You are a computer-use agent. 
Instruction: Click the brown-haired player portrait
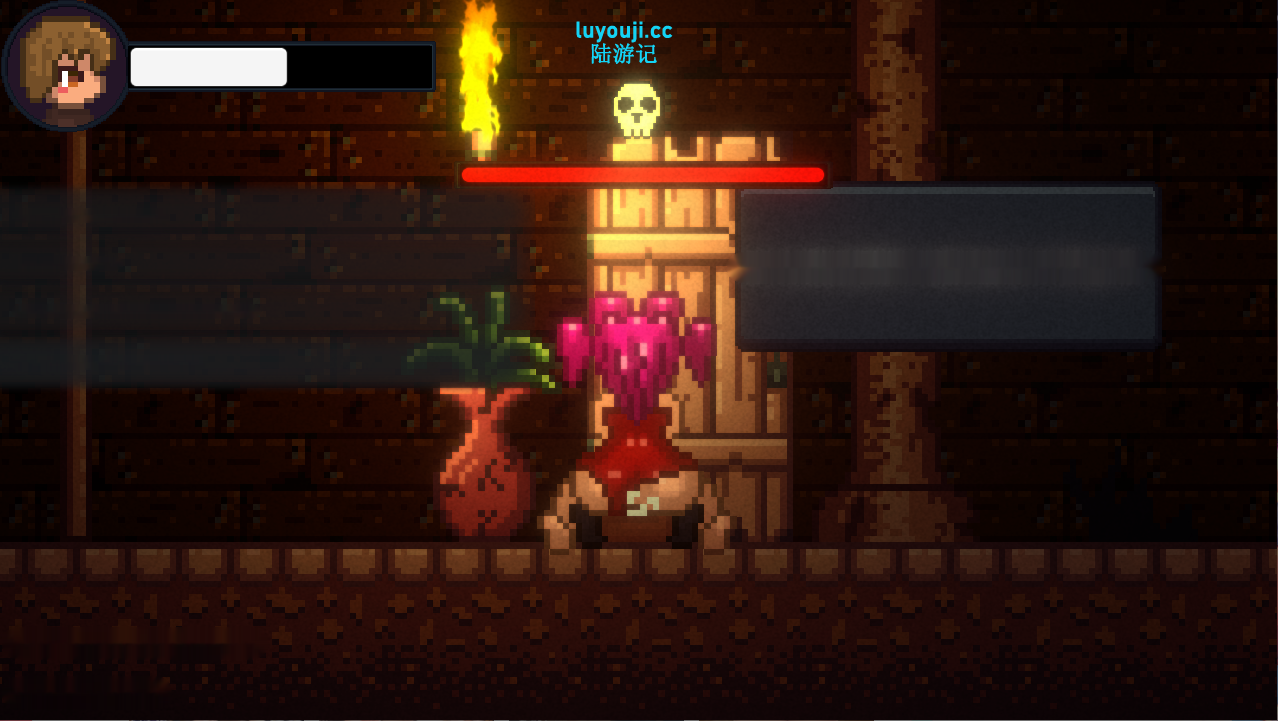point(66,66)
